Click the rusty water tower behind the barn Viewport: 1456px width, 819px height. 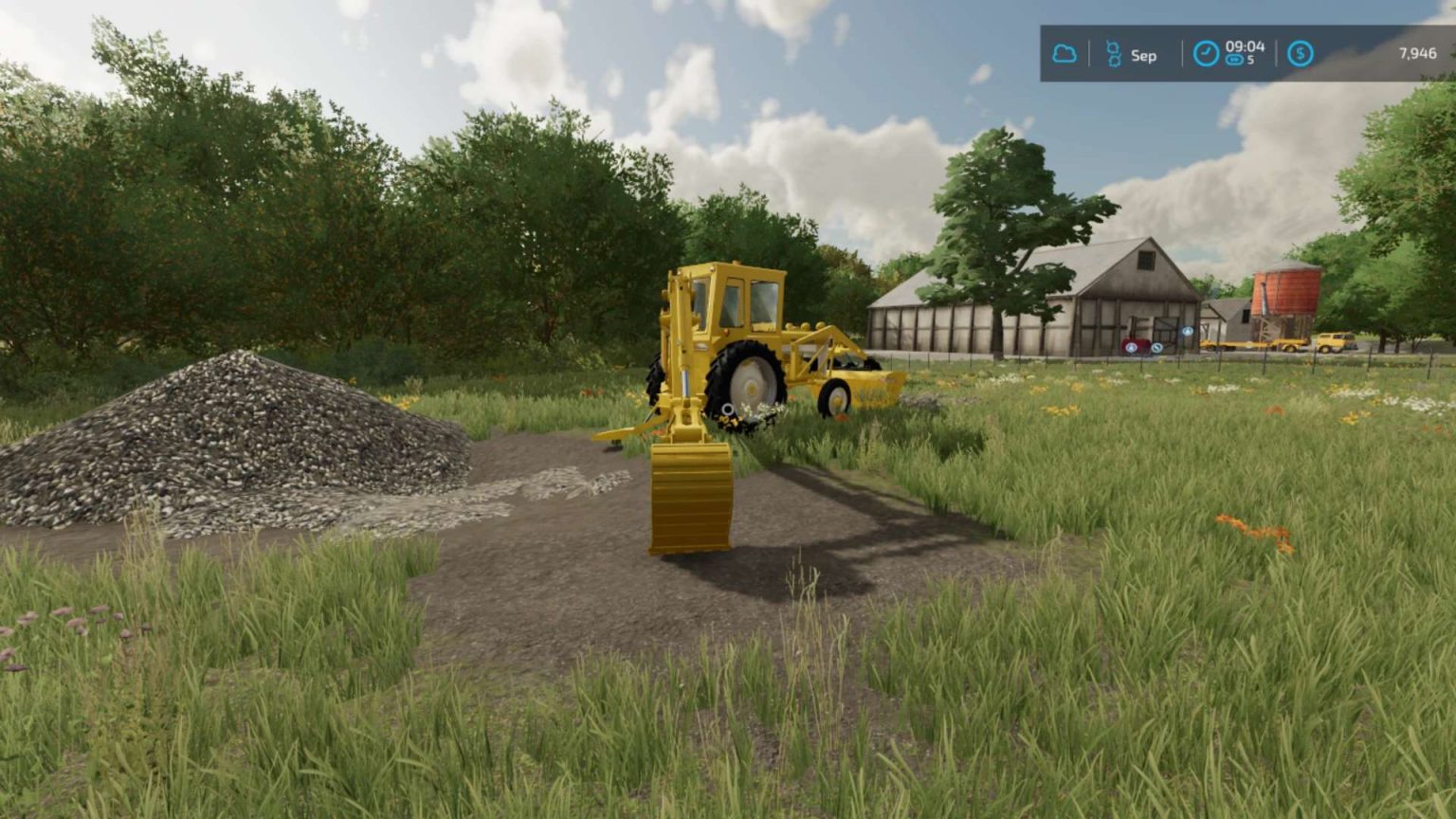tap(1284, 294)
